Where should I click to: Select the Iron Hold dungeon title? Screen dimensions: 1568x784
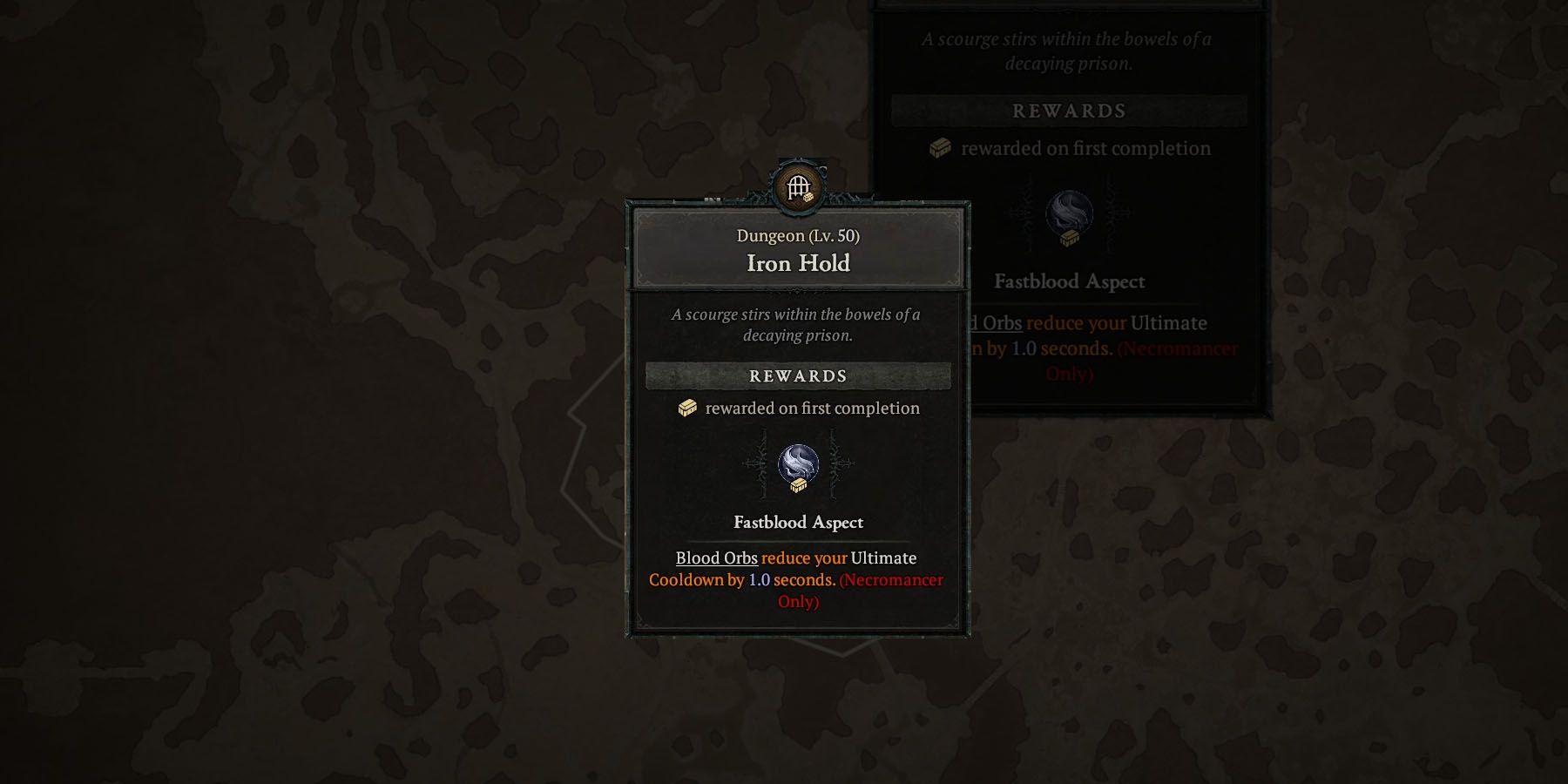(796, 264)
